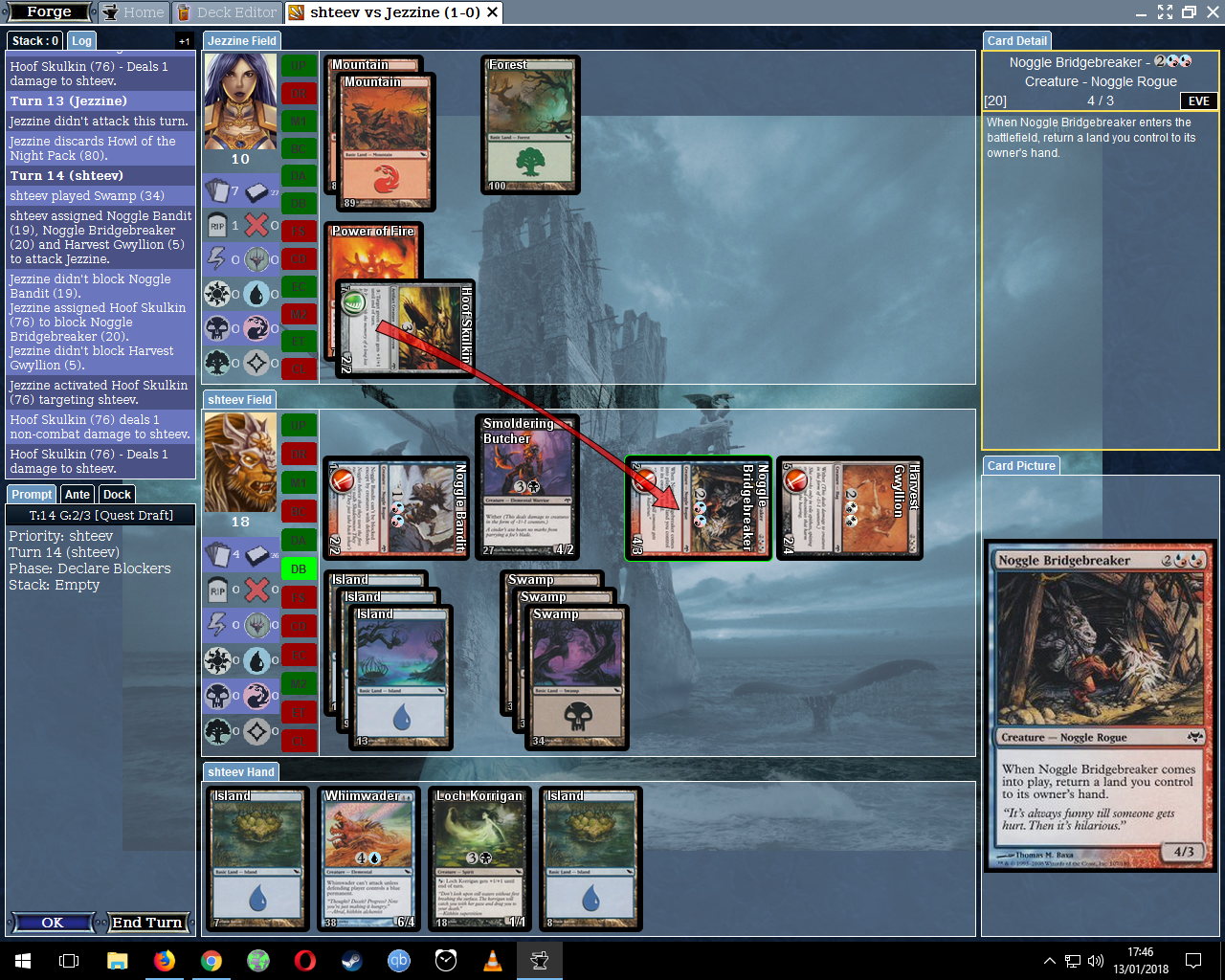Open the Home tab
1225x980 pixels.
134,12
